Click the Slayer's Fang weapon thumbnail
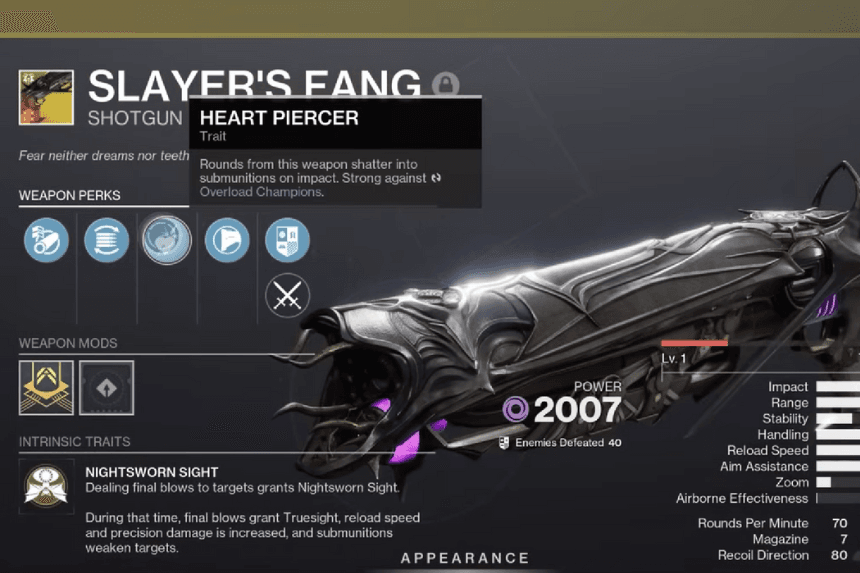The height and width of the screenshot is (573, 860). 46,97
